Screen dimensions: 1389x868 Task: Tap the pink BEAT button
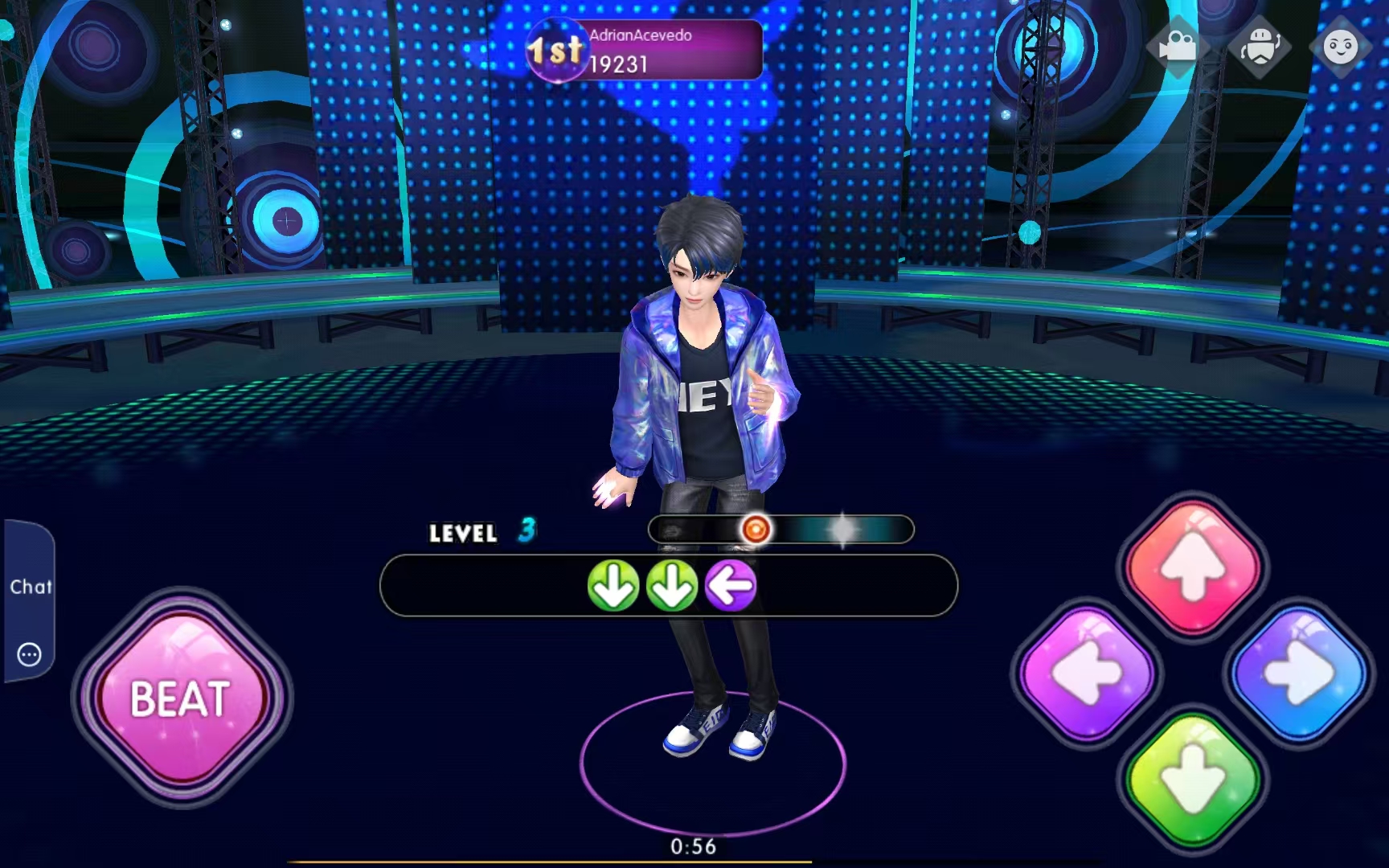[182, 698]
